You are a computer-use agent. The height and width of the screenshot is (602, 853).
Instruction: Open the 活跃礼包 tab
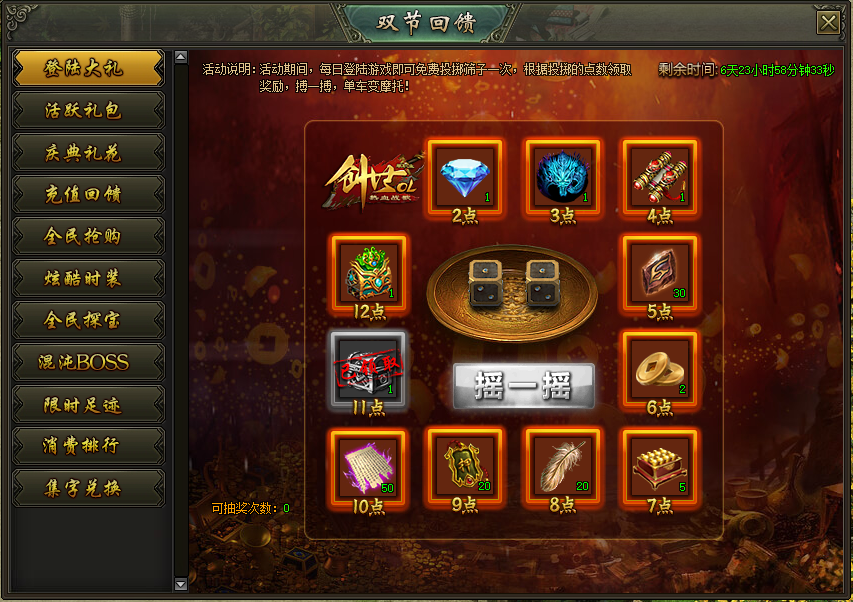(88, 110)
